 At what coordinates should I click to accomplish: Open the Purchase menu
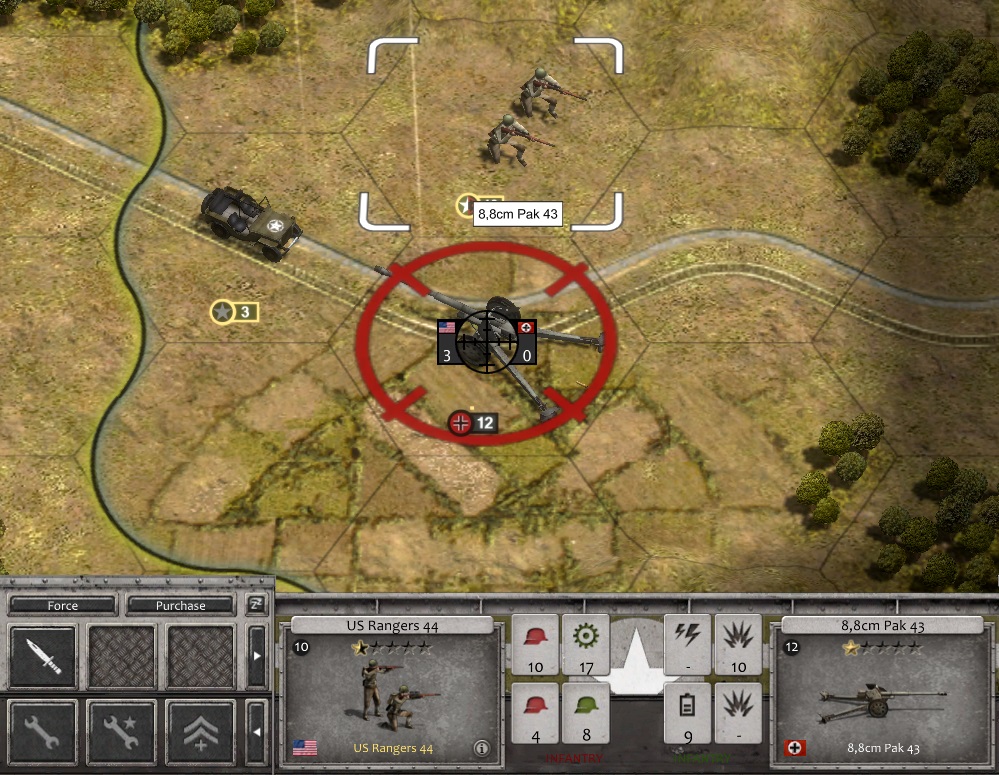tap(180, 606)
